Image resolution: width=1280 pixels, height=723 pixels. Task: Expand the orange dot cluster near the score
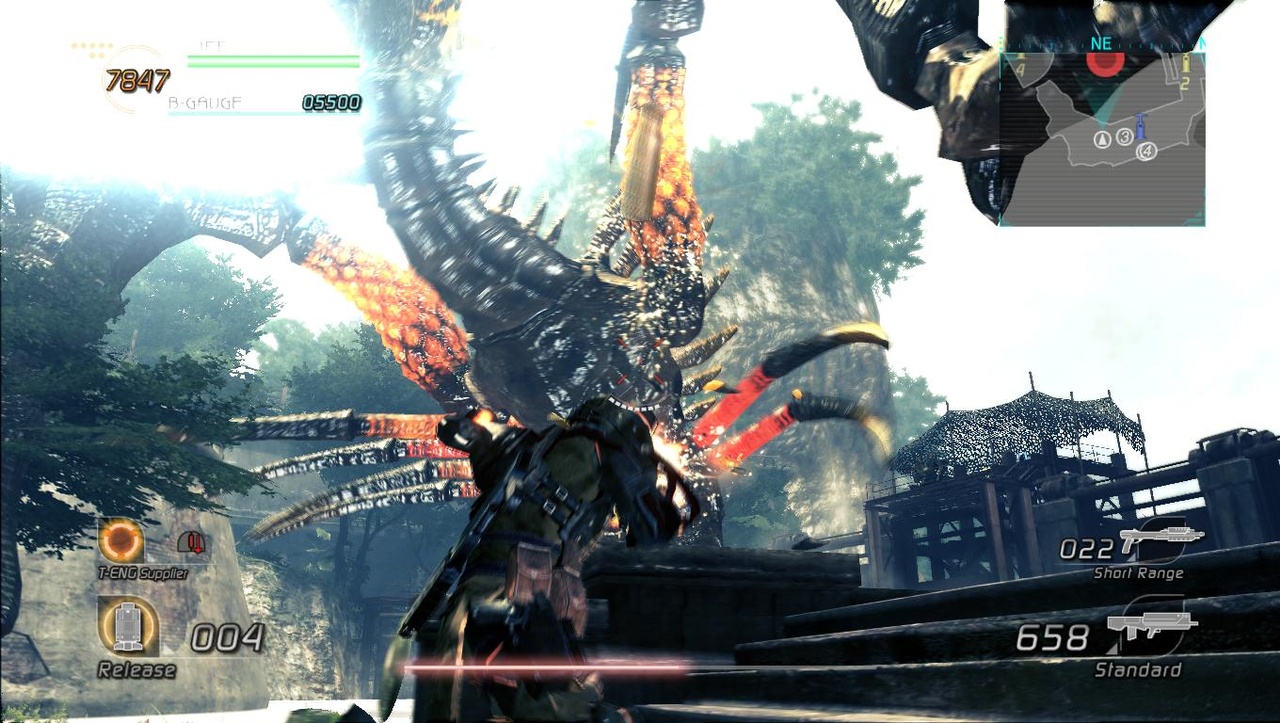tap(92, 45)
